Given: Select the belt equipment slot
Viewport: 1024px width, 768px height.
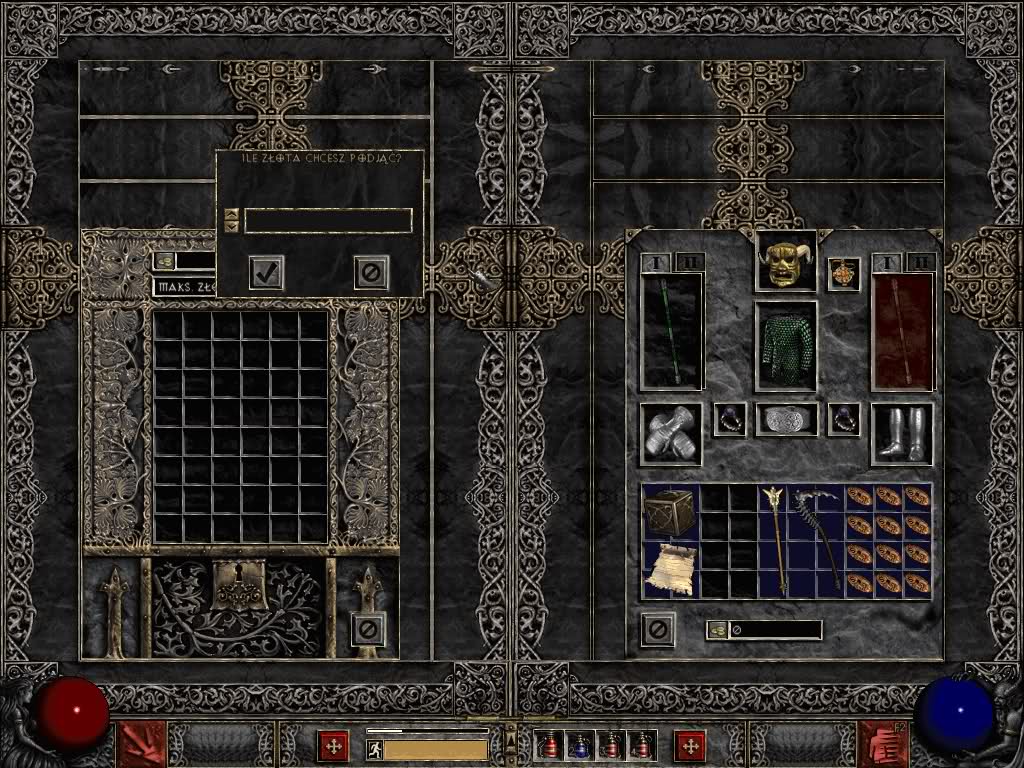Looking at the screenshot, I should (786, 420).
